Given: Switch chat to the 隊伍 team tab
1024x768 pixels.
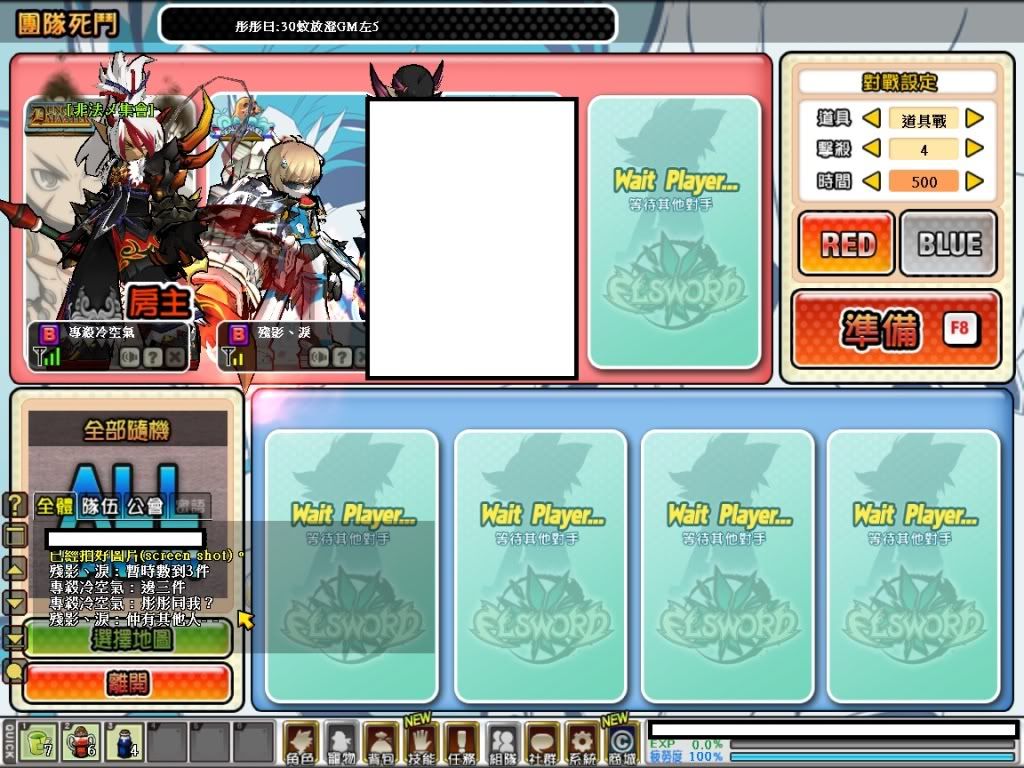Looking at the screenshot, I should coord(100,506).
